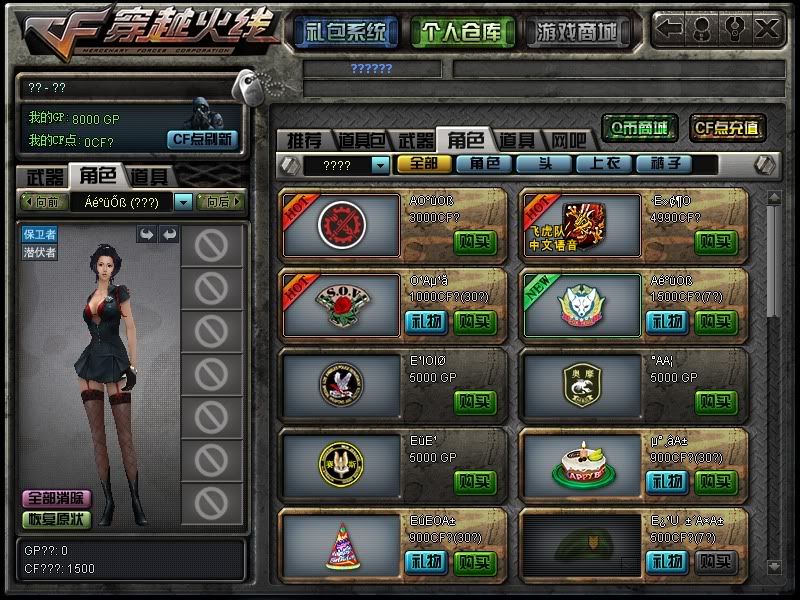Viewport: 800px width, 600px height.
Task: Choose the 潜伏者 team option
Action: 40,252
